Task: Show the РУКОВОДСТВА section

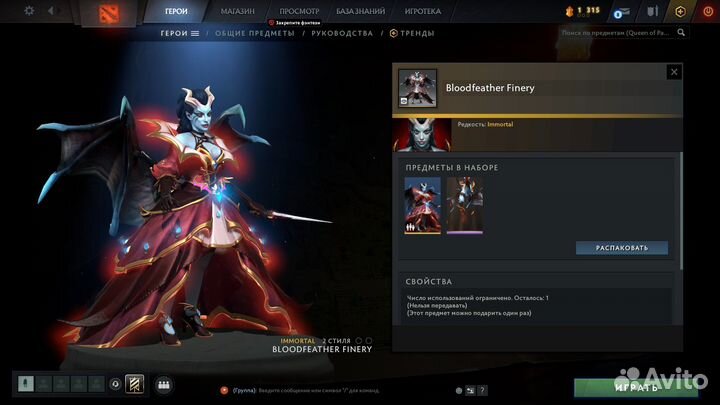Action: (341, 33)
